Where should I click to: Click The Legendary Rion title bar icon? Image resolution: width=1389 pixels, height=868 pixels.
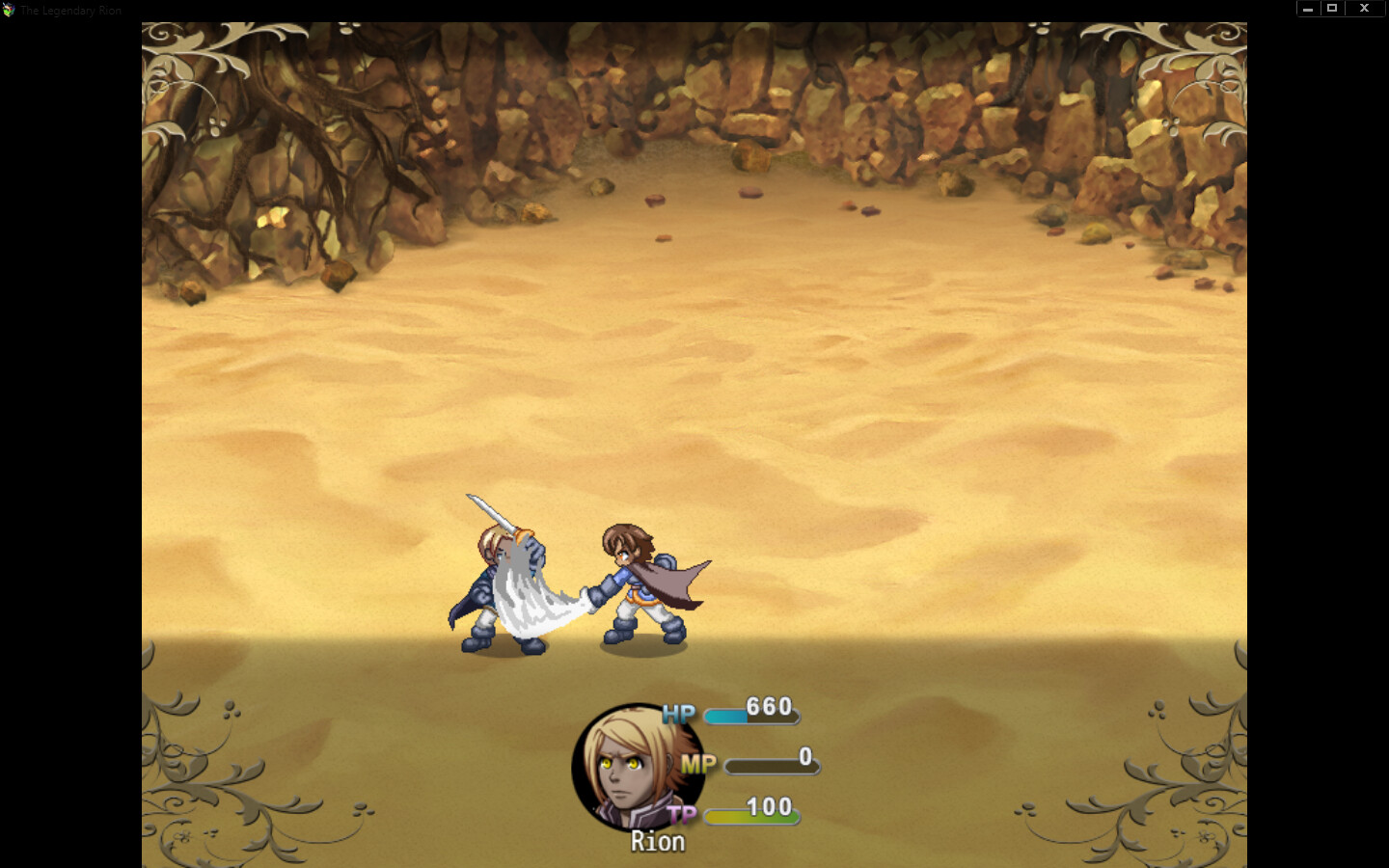tap(10, 11)
